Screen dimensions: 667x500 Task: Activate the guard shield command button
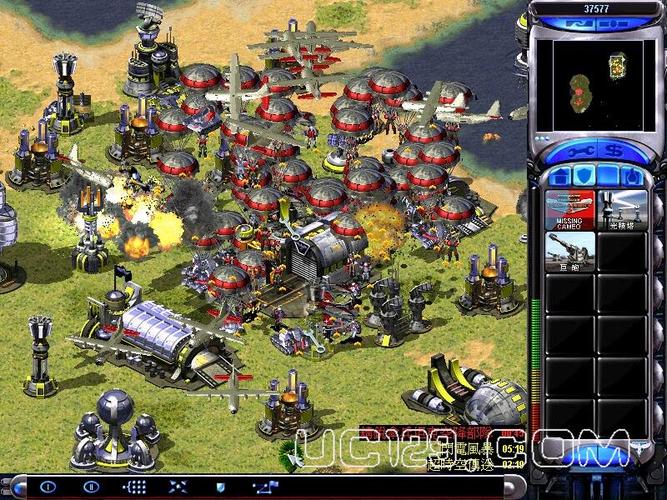click(x=219, y=487)
